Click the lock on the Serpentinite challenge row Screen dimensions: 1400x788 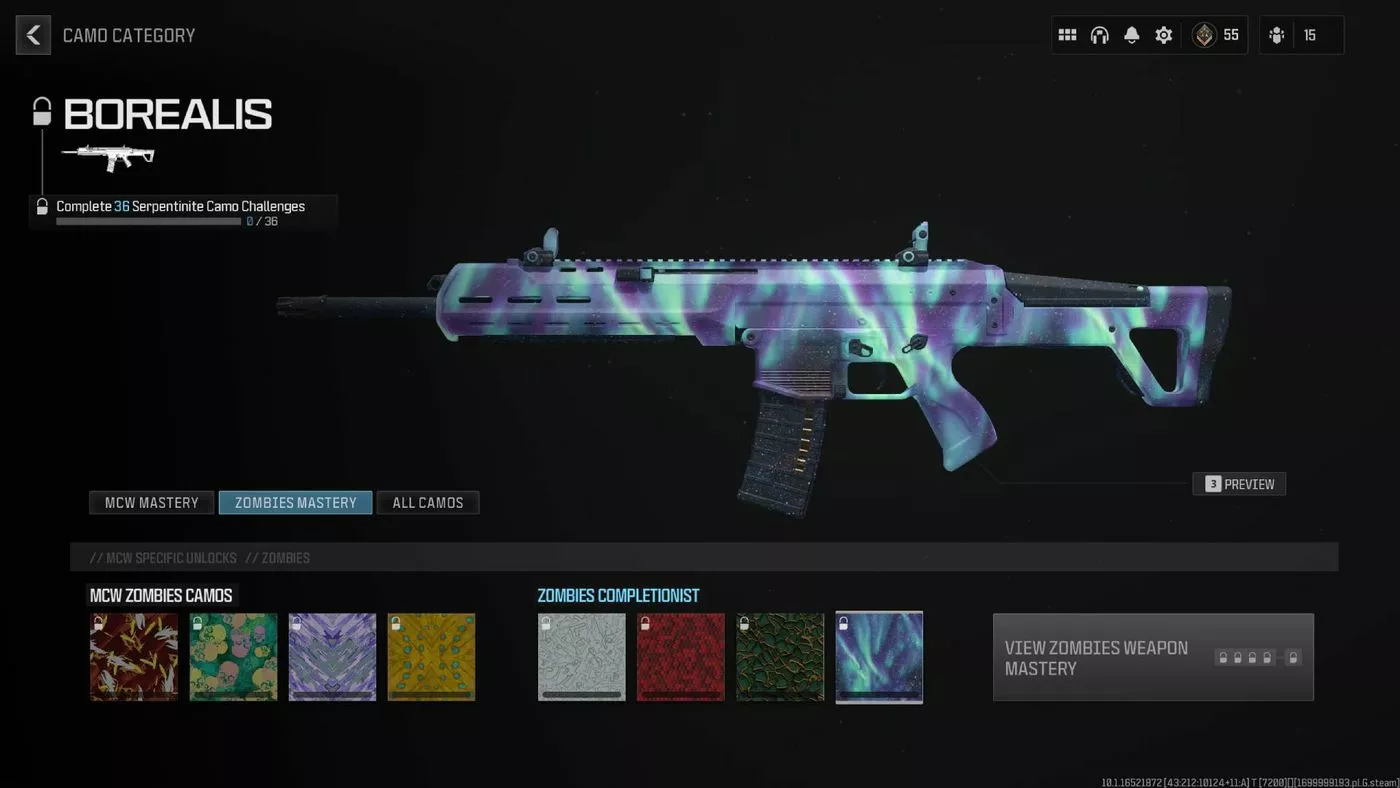click(41, 206)
